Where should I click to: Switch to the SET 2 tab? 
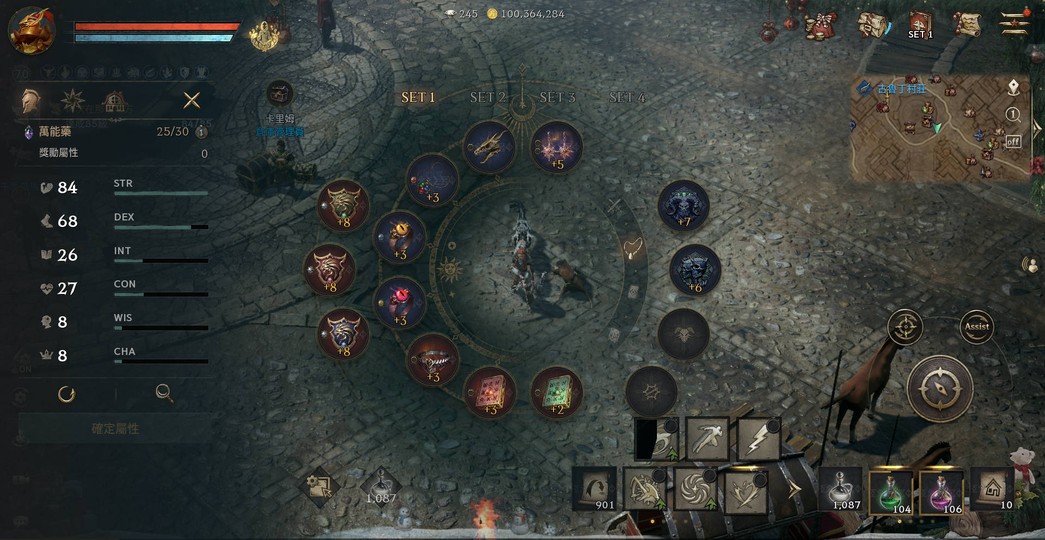click(488, 98)
